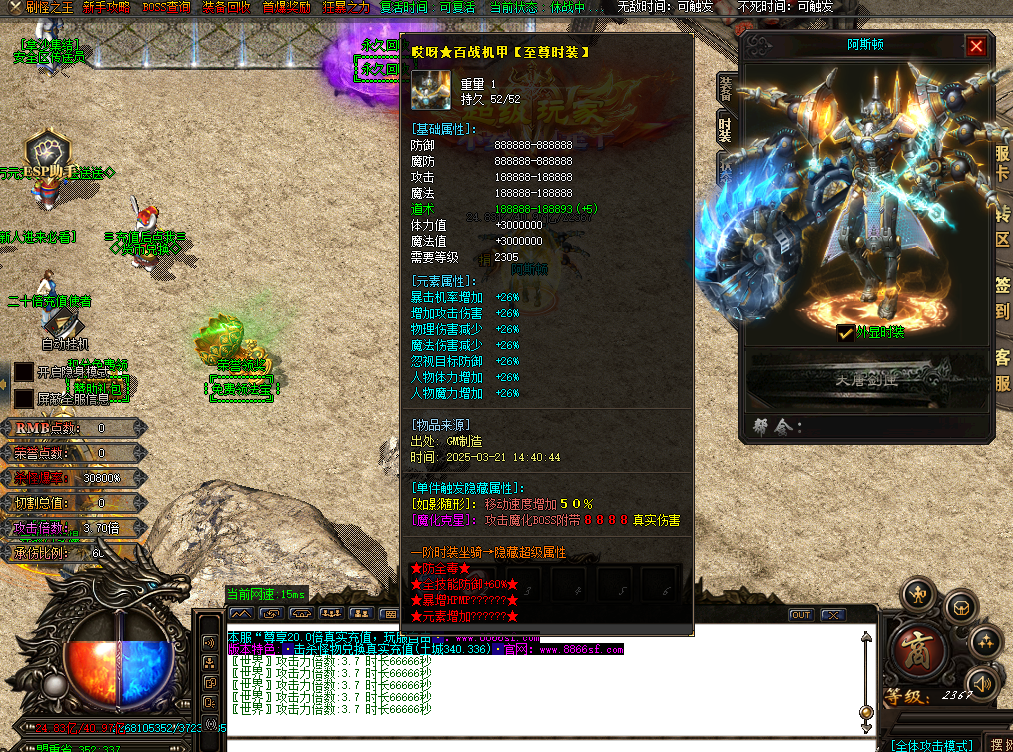The height and width of the screenshot is (752, 1013).
Task: Toggle the 外显时装 checkbox
Action: coord(845,333)
